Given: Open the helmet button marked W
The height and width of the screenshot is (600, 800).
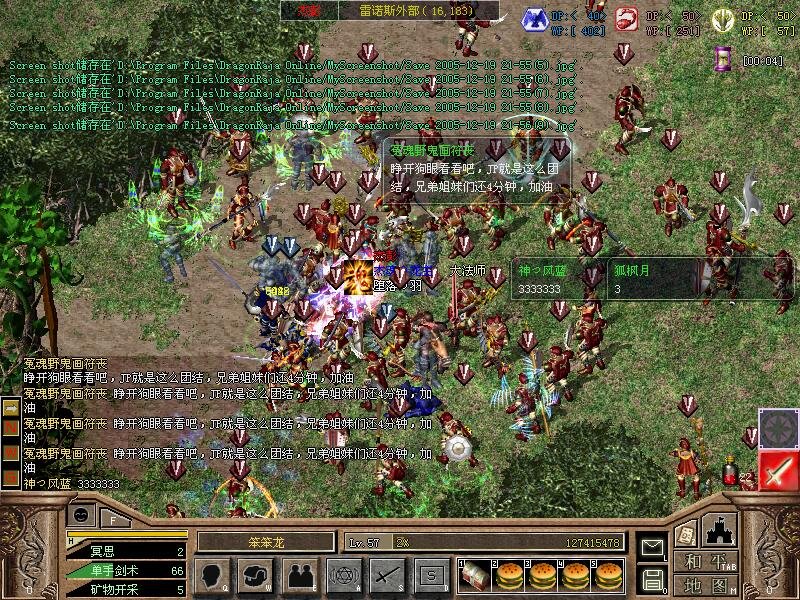Looking at the screenshot, I should 255,575.
